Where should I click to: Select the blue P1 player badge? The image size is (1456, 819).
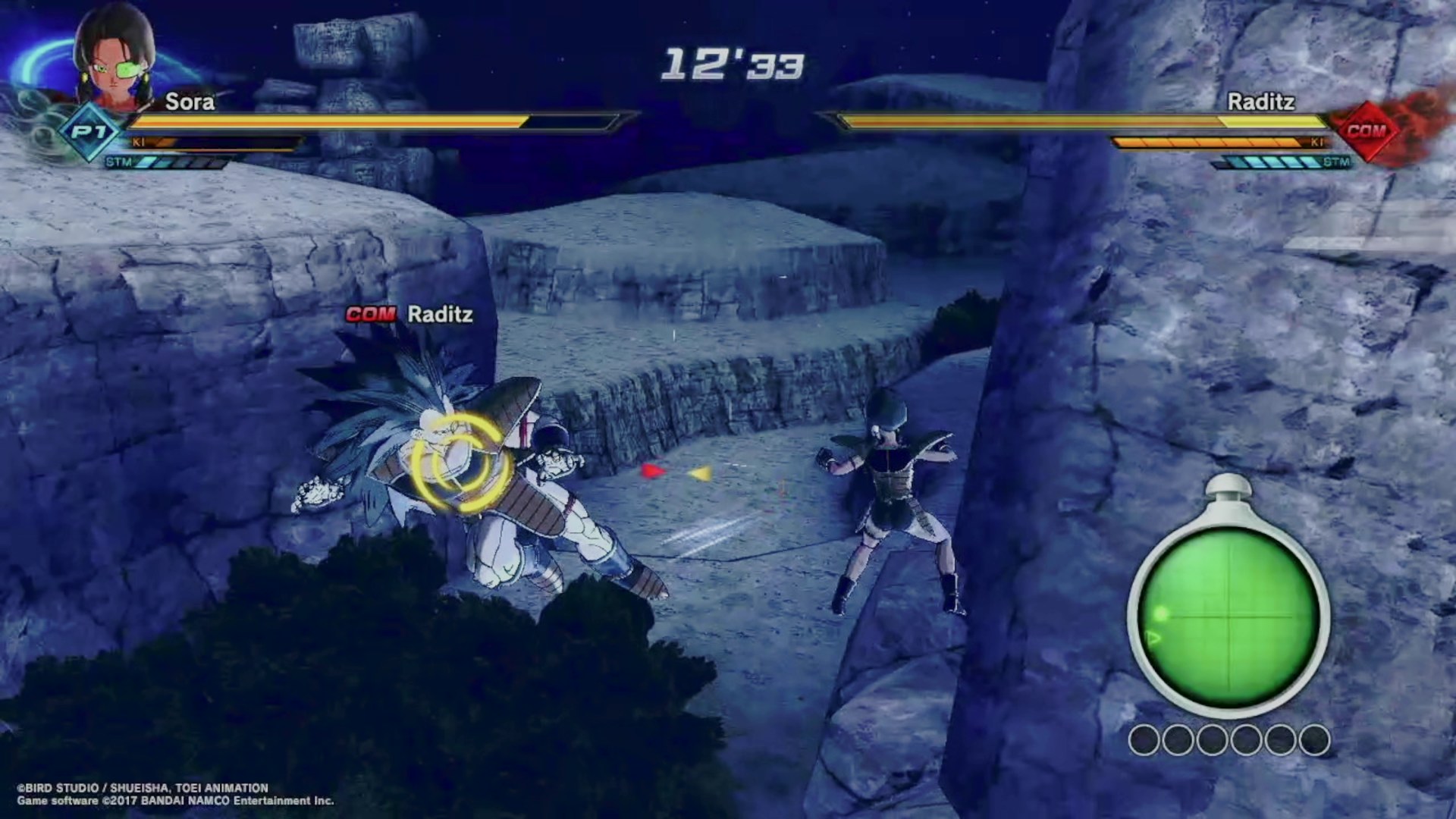(89, 132)
